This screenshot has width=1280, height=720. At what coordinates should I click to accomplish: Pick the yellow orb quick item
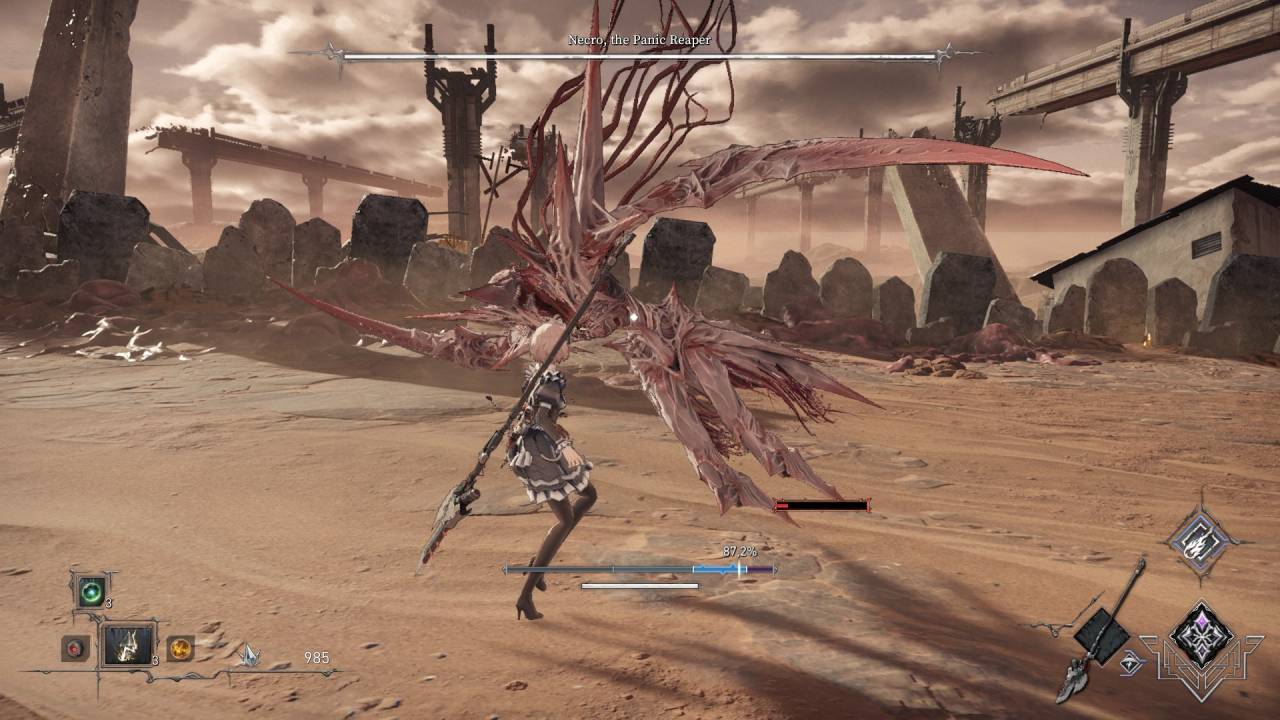coord(180,648)
